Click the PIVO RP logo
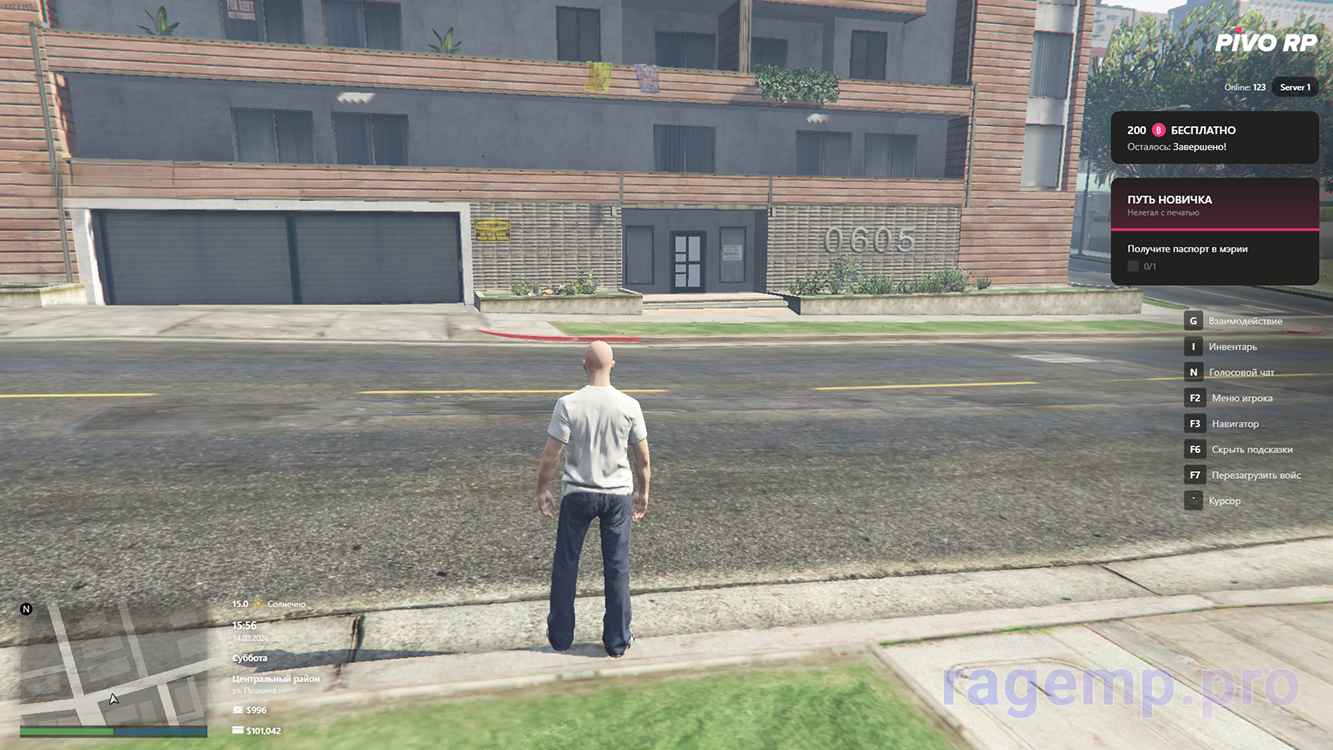 tap(1265, 42)
